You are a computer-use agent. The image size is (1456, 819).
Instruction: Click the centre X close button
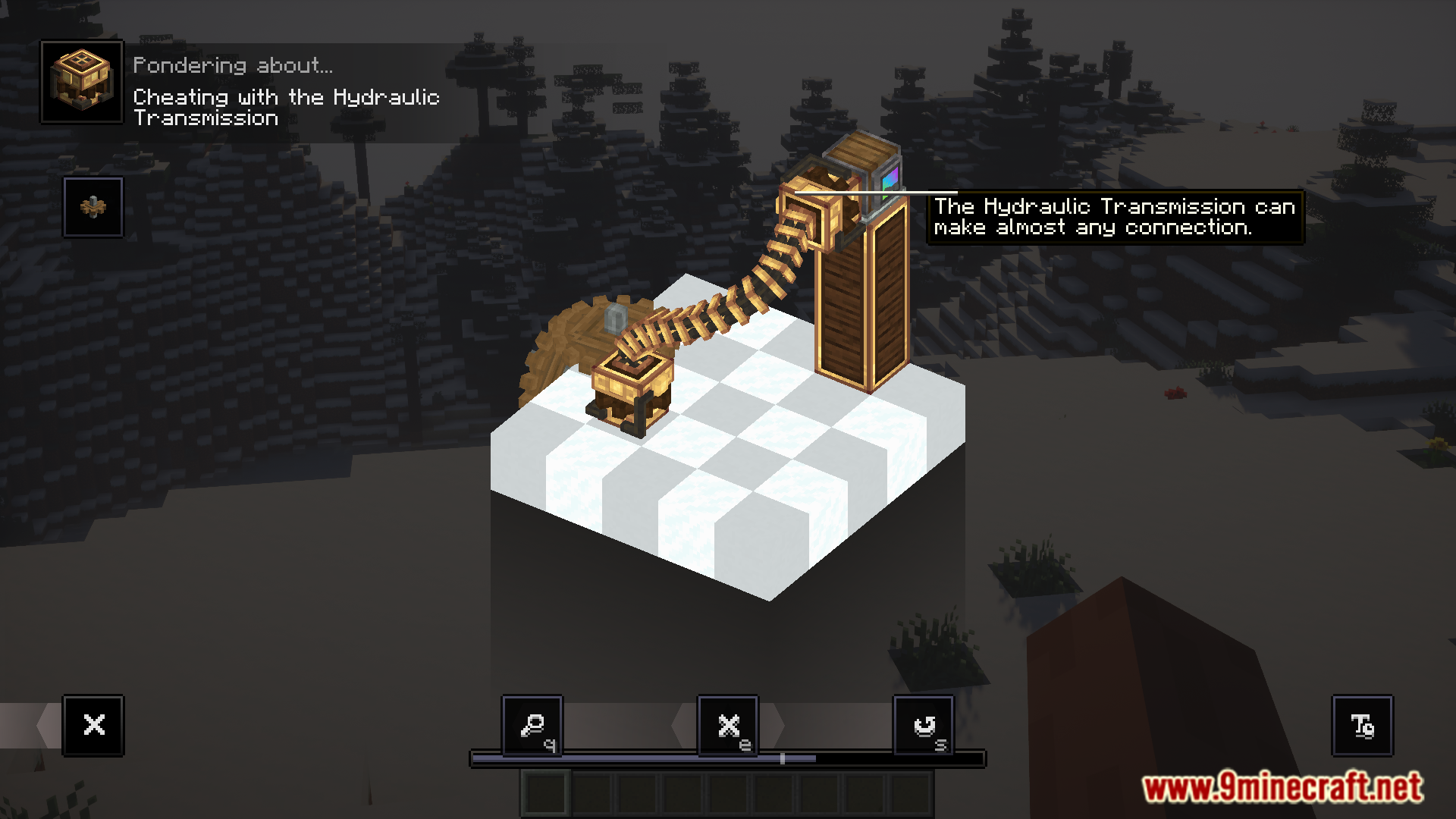728,725
